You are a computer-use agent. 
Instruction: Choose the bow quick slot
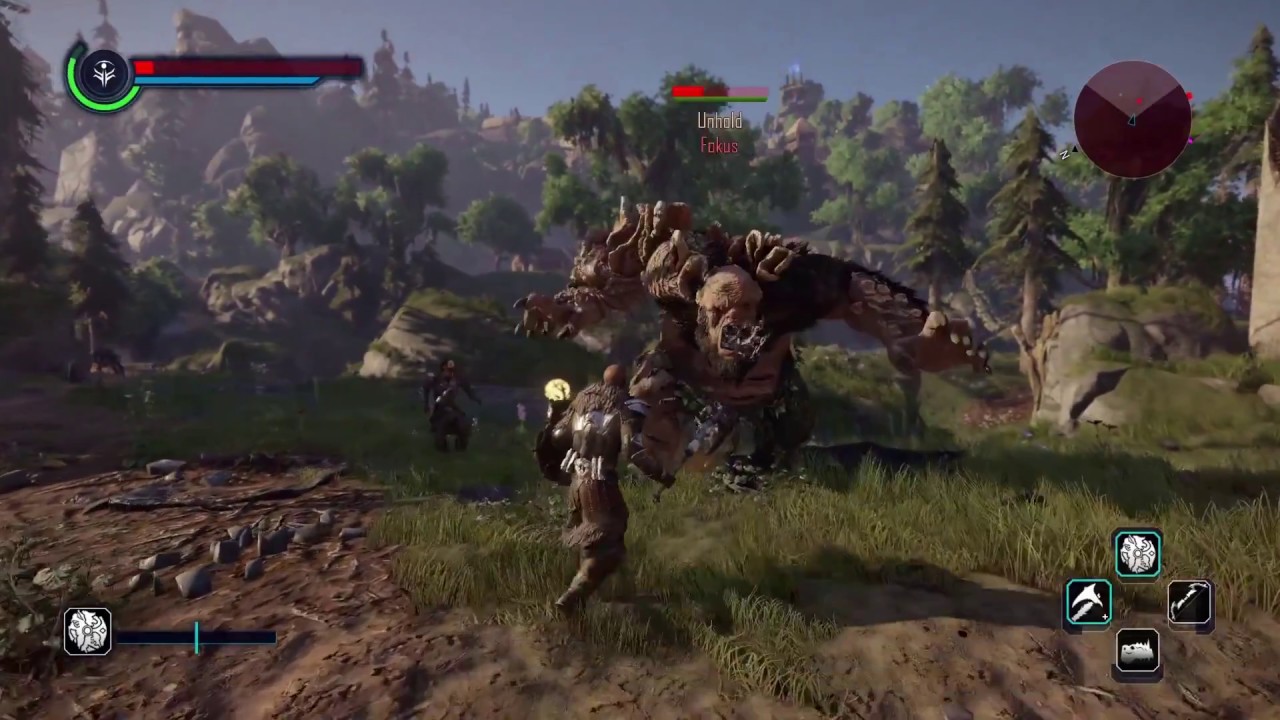[x=1189, y=603]
